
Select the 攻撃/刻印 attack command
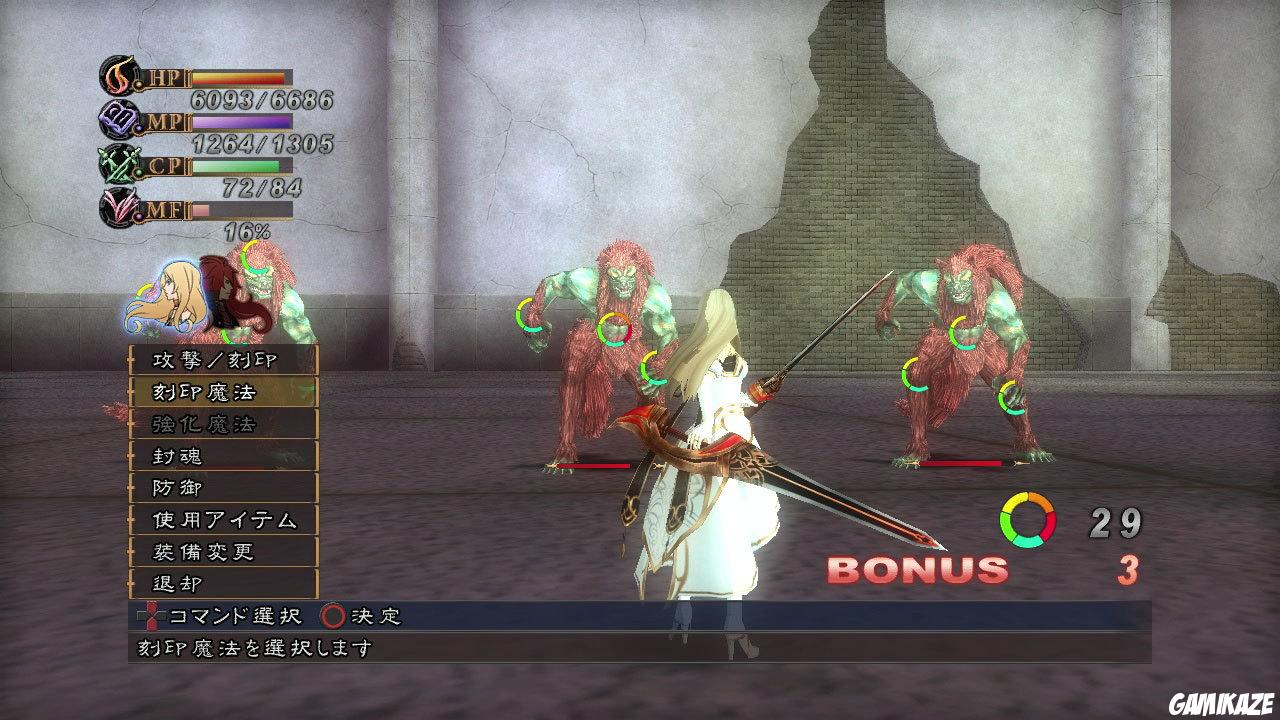pyautogui.click(x=222, y=360)
